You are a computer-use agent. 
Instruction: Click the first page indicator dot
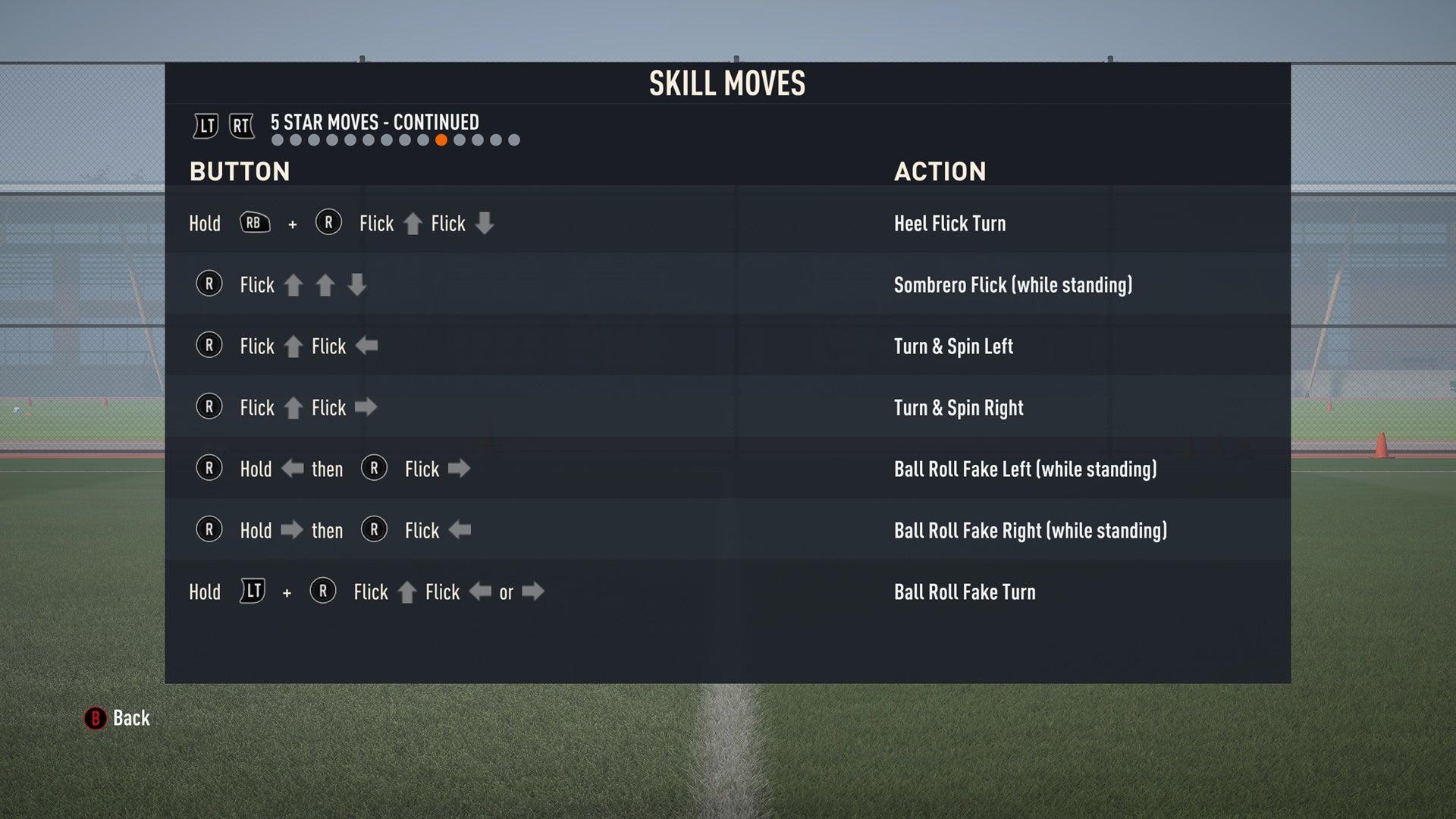pos(278,139)
